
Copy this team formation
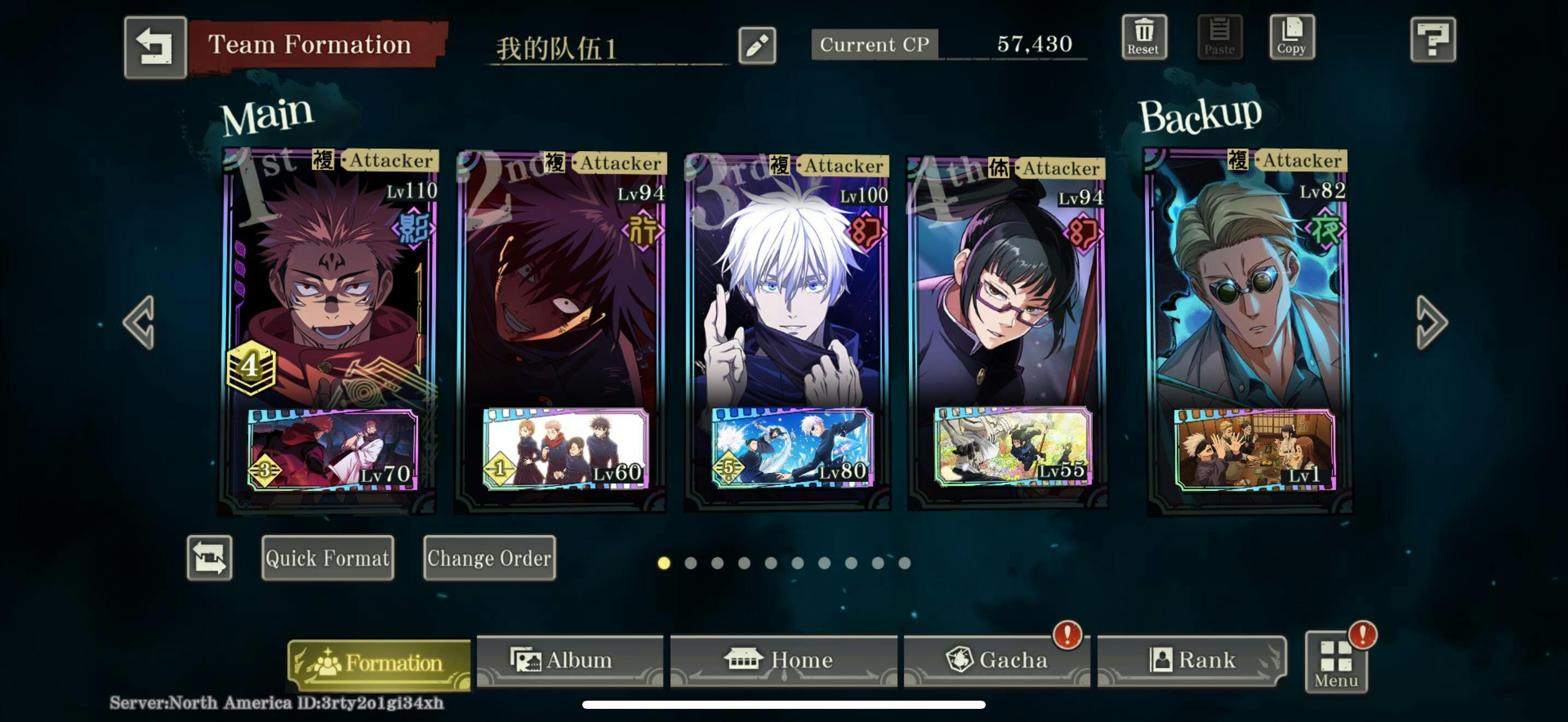(x=1291, y=37)
